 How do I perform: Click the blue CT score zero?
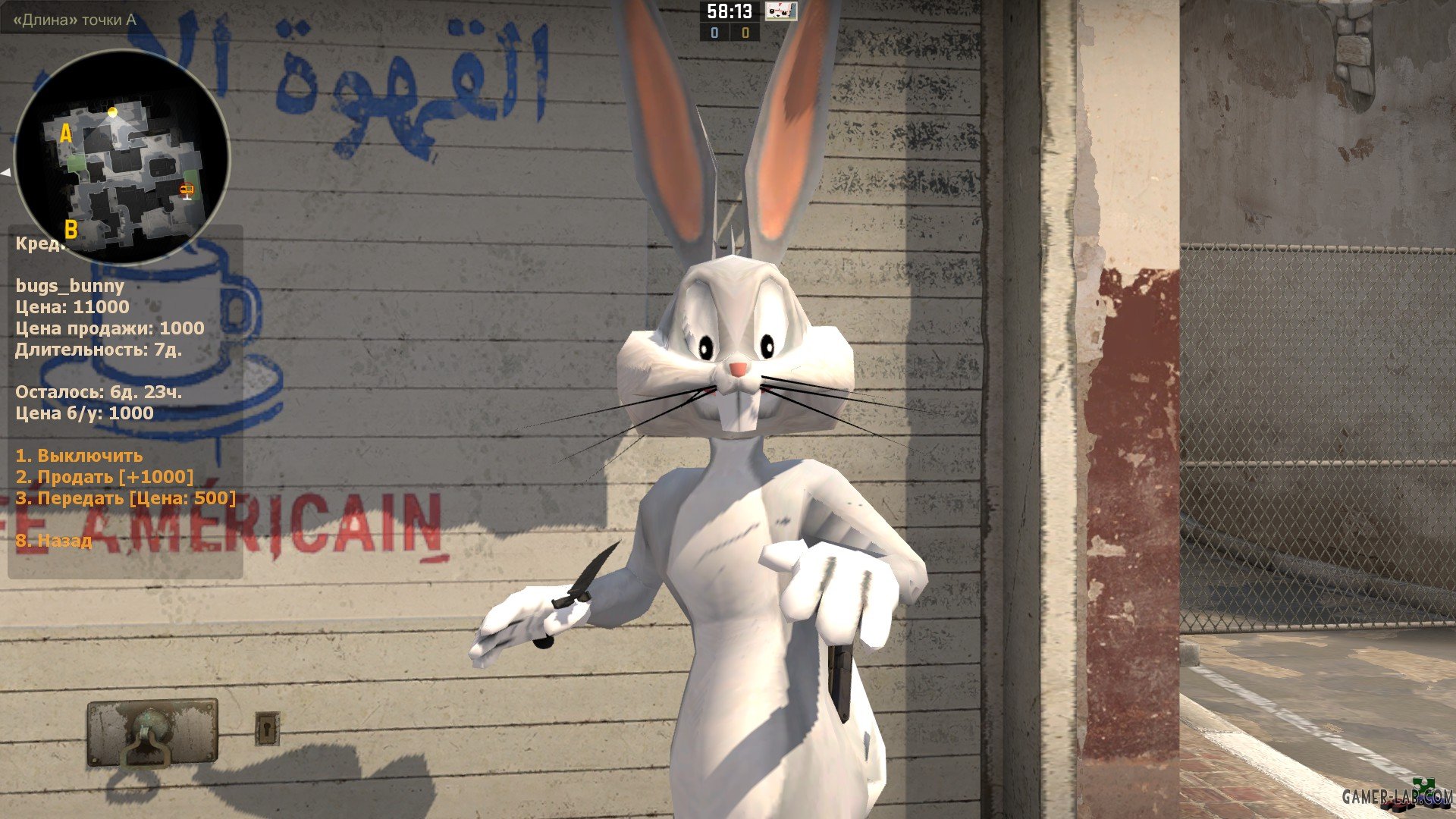715,33
